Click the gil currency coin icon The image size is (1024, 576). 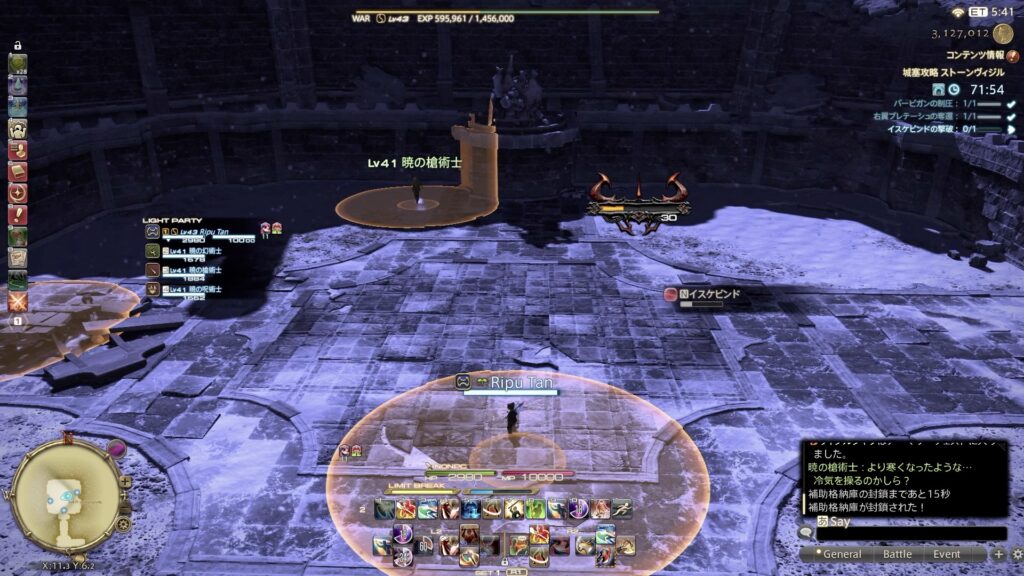(x=1003, y=33)
